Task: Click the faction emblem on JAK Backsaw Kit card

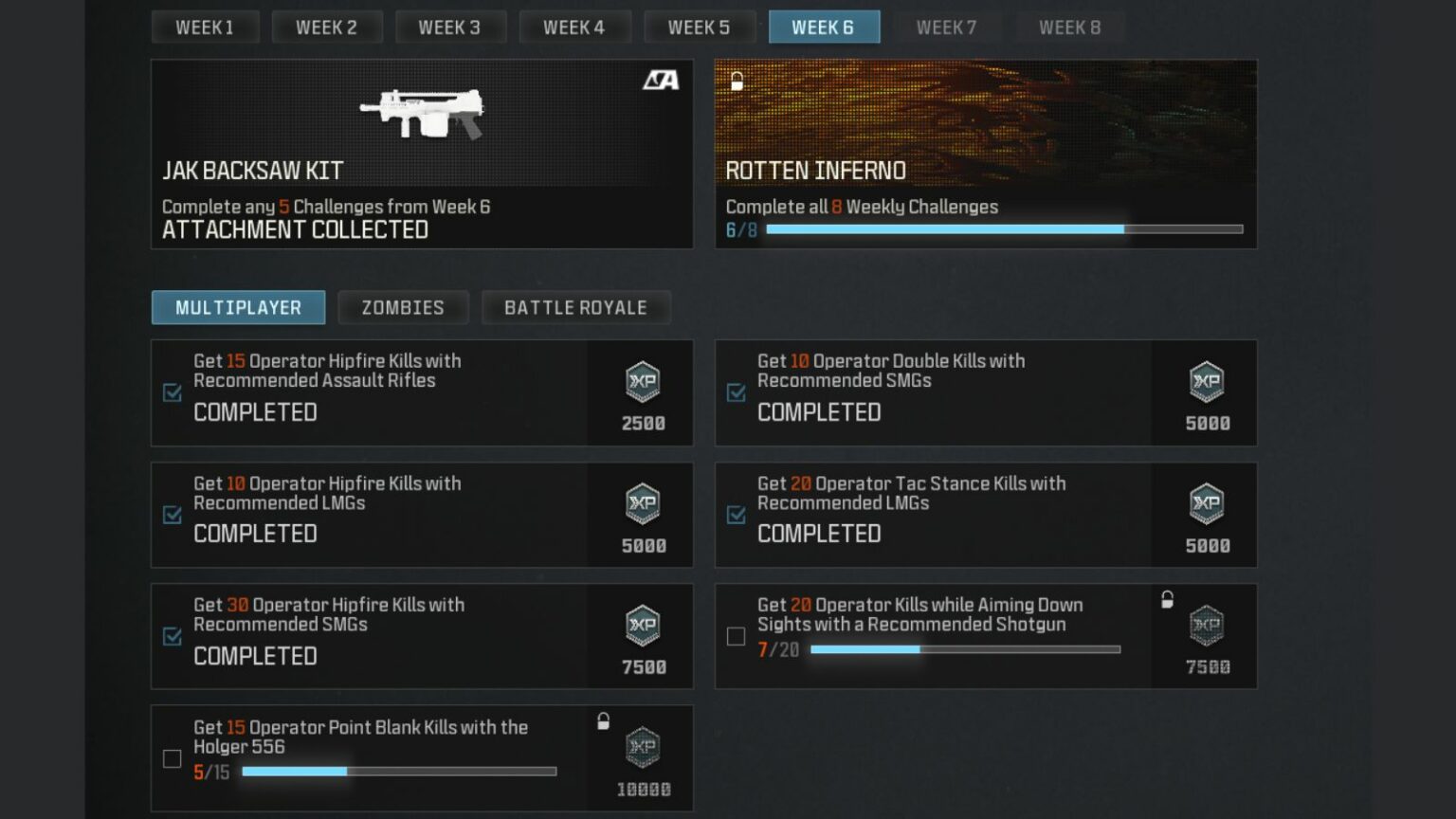Action: point(658,80)
